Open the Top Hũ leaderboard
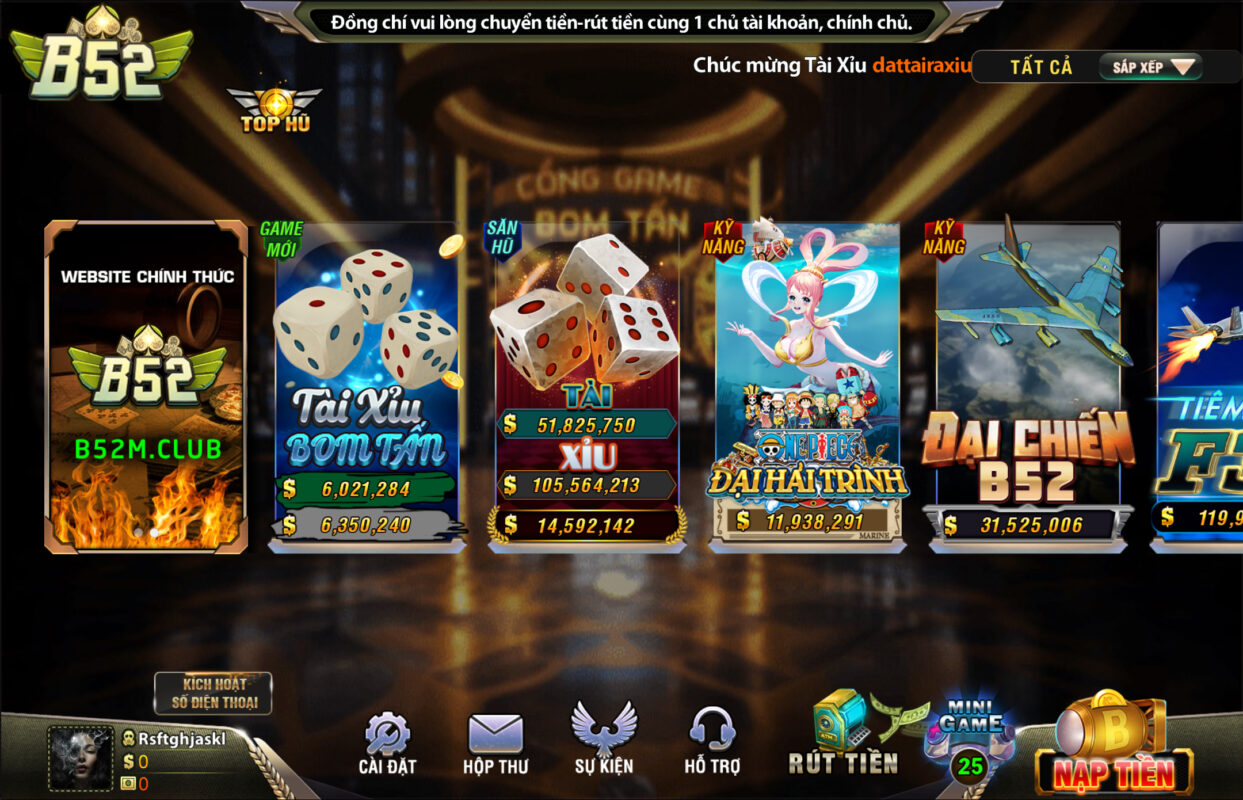The height and width of the screenshot is (800, 1243). tap(274, 110)
